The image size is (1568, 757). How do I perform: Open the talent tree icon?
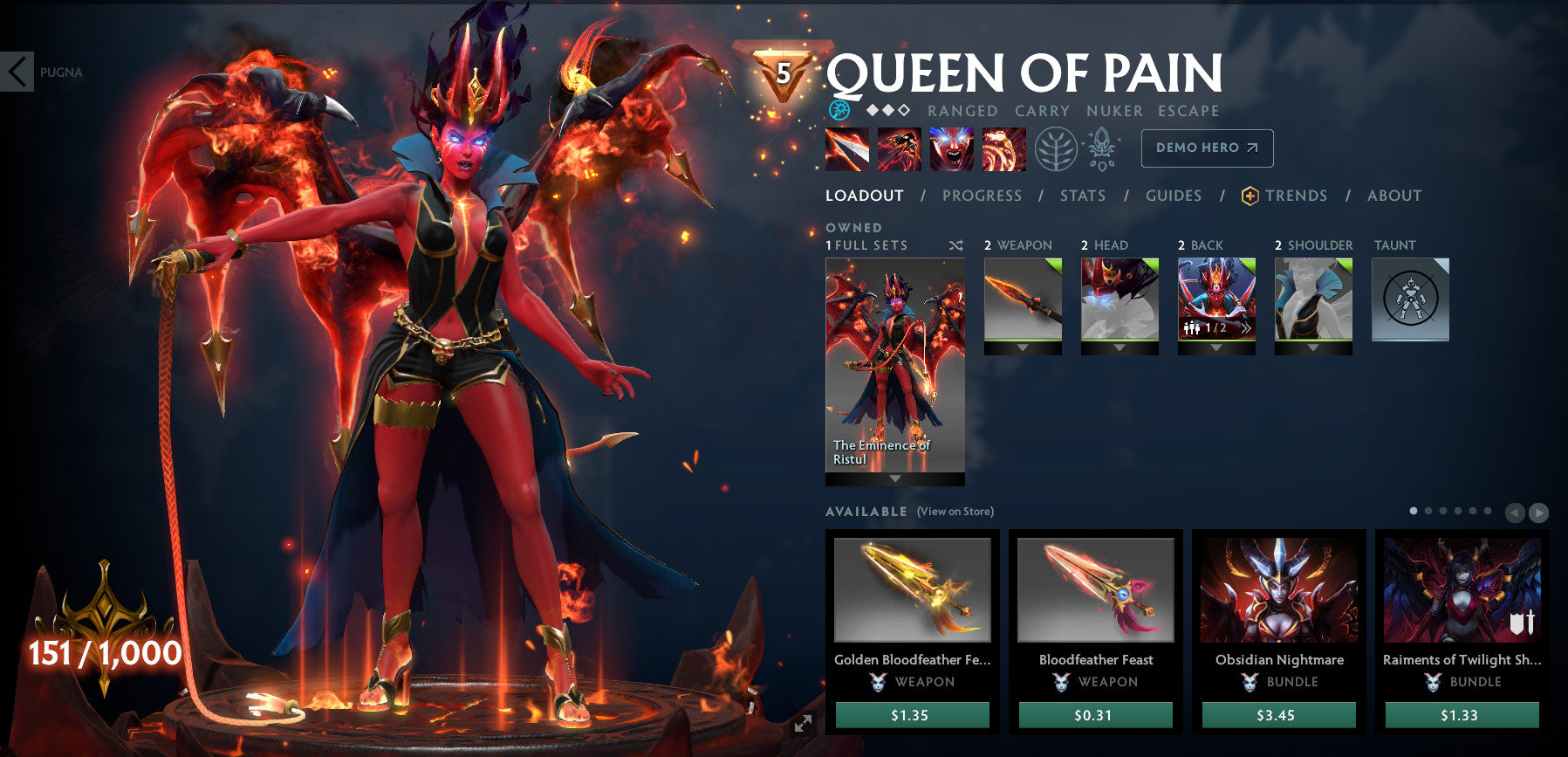point(1057,148)
